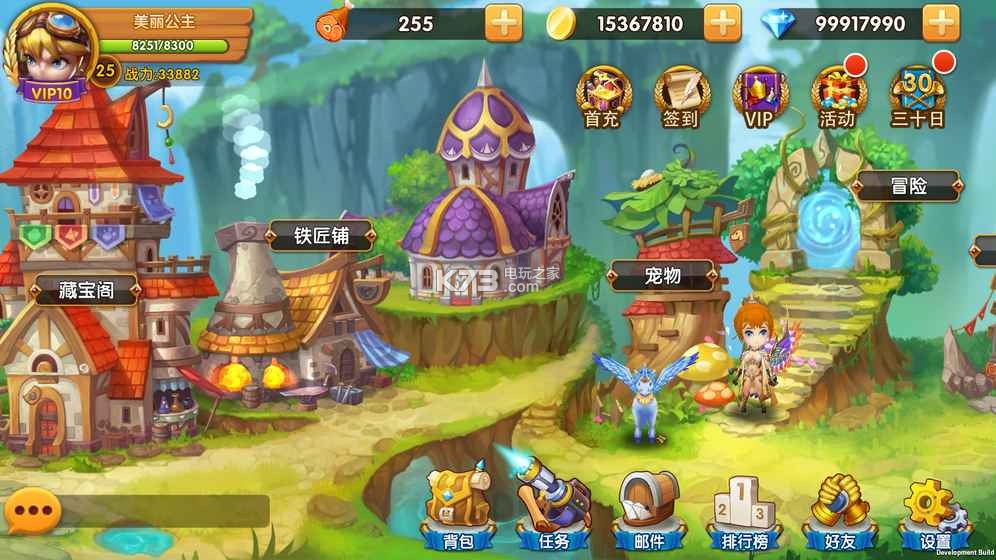Open the 首充 first recharge offer
This screenshot has height=560, width=996.
pyautogui.click(x=601, y=97)
